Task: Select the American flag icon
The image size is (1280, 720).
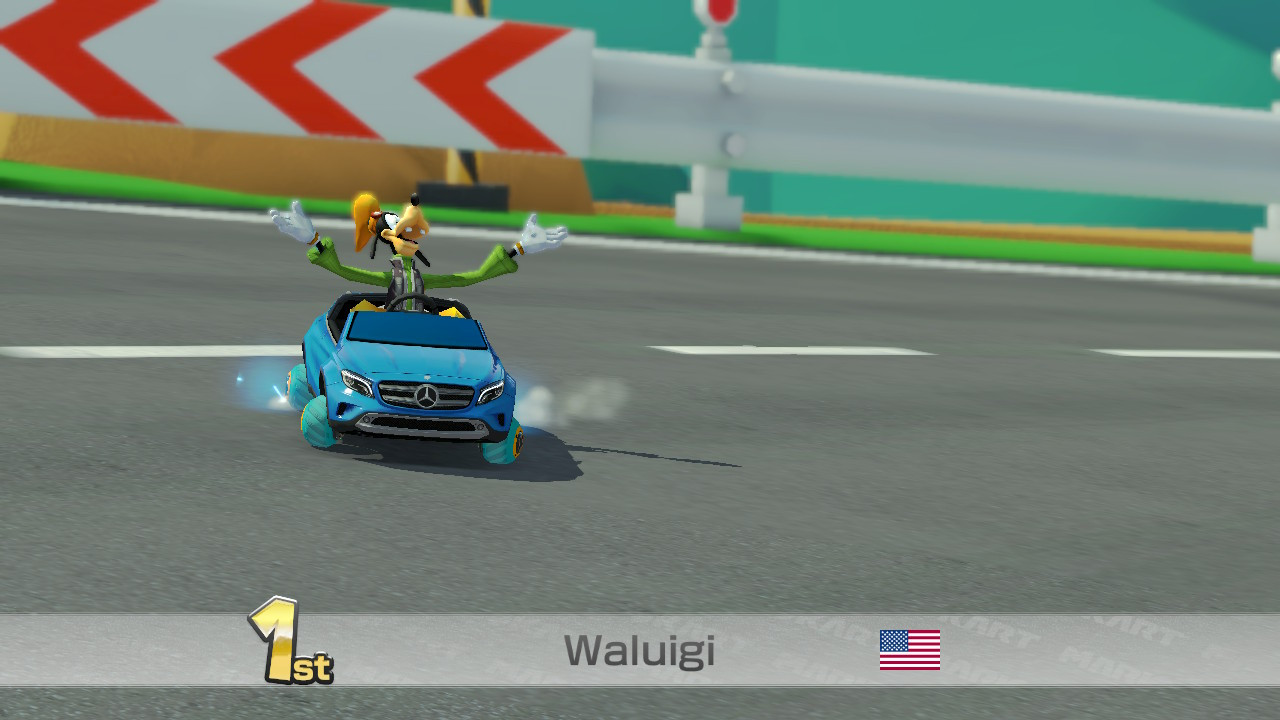Action: click(x=908, y=650)
